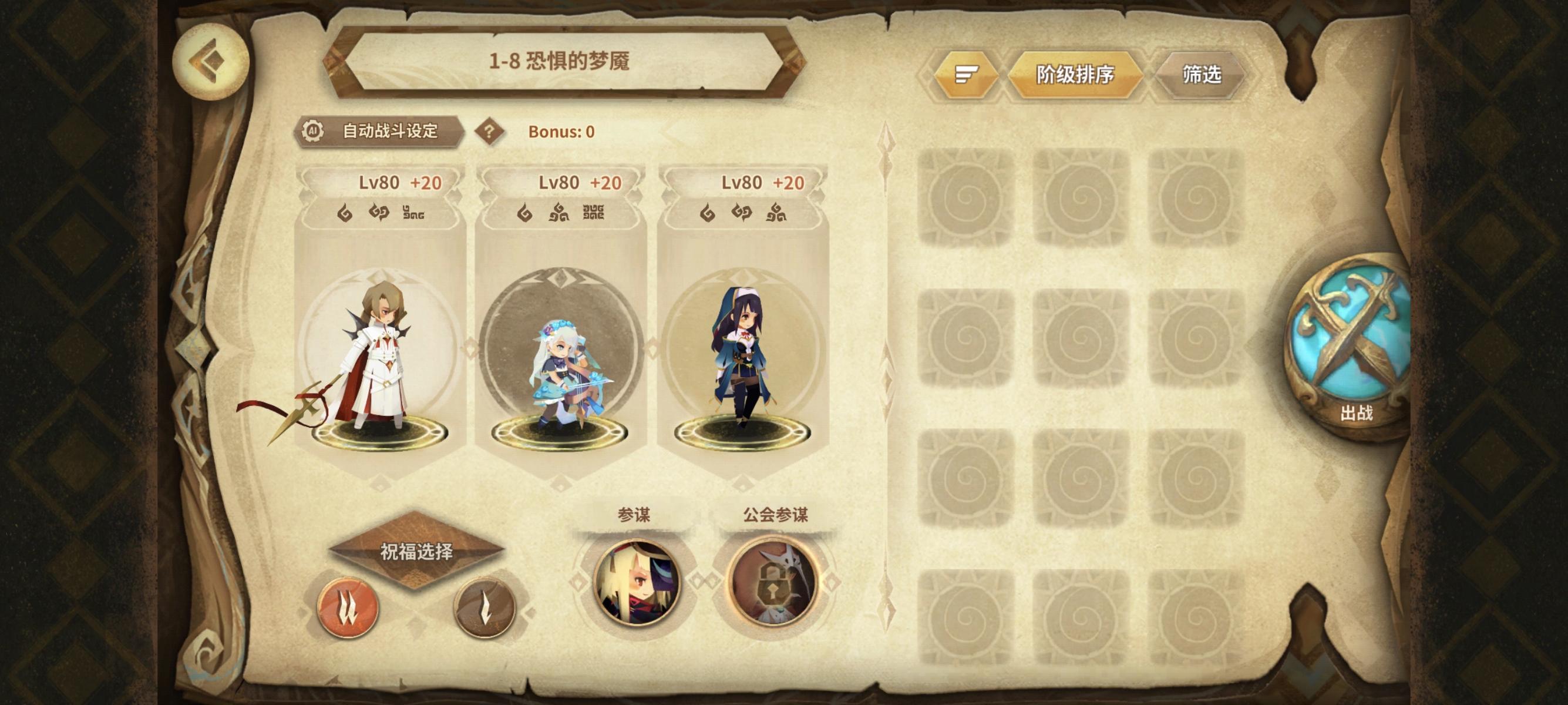
Task: Click the question mark help icon beside Bonus
Action: [x=490, y=130]
